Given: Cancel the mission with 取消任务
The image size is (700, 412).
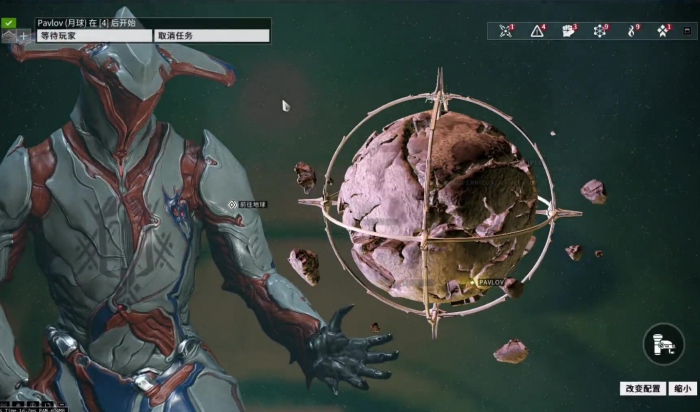Looking at the screenshot, I should (x=211, y=36).
